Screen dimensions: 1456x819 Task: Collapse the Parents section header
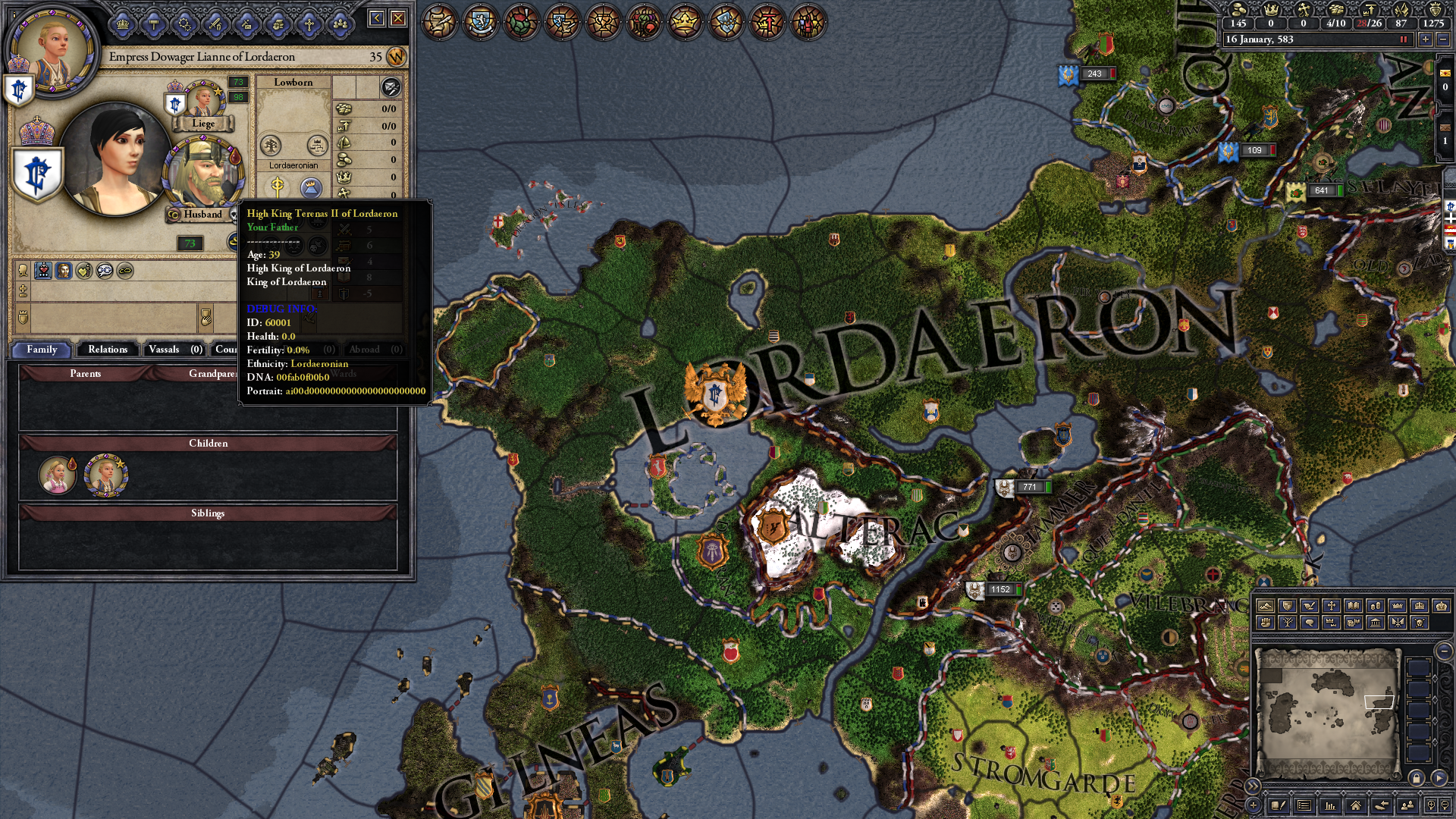click(86, 374)
